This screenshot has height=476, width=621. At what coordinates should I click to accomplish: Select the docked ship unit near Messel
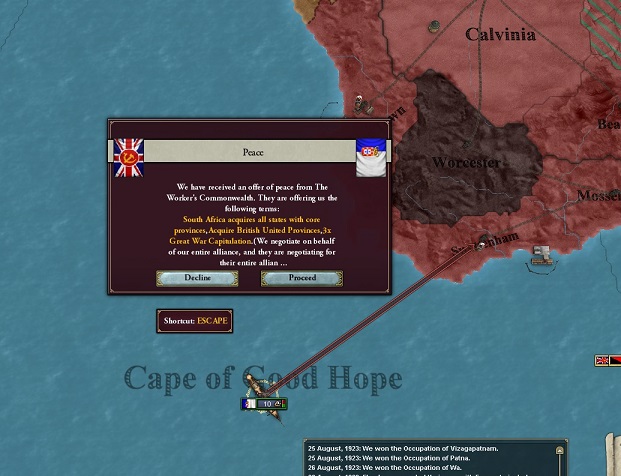[543, 256]
